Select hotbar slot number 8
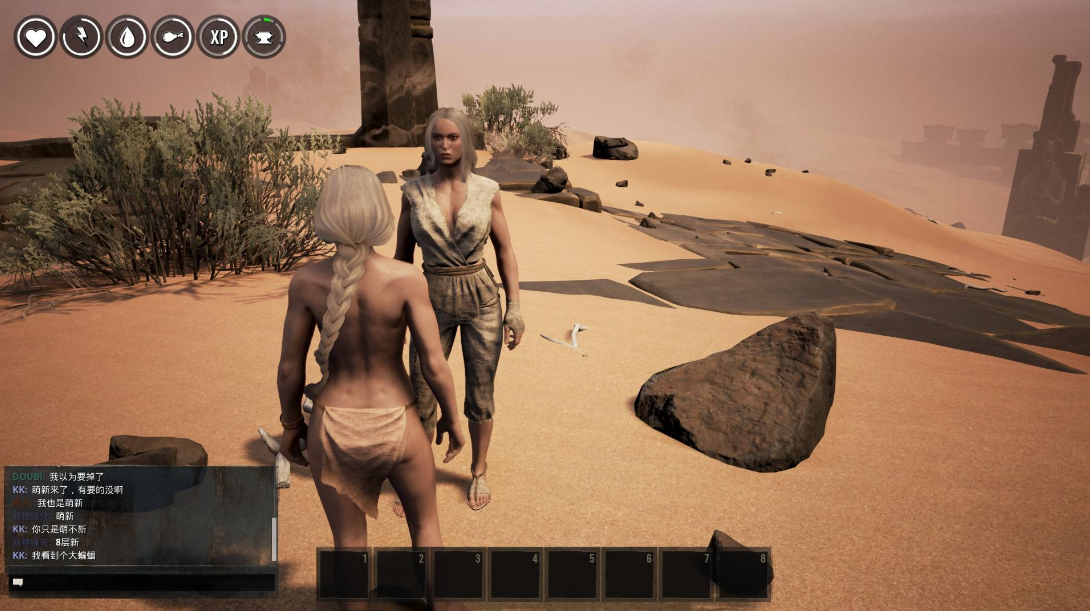1090x611 pixels. pos(743,574)
